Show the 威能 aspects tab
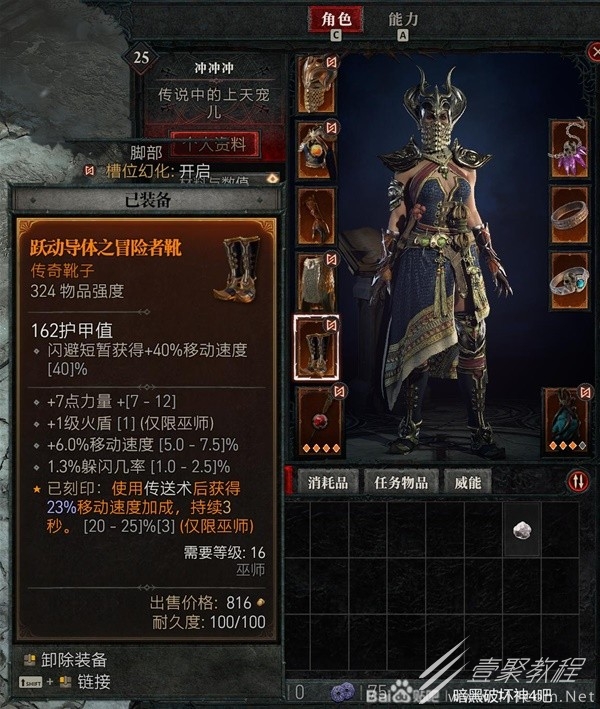 (467, 482)
